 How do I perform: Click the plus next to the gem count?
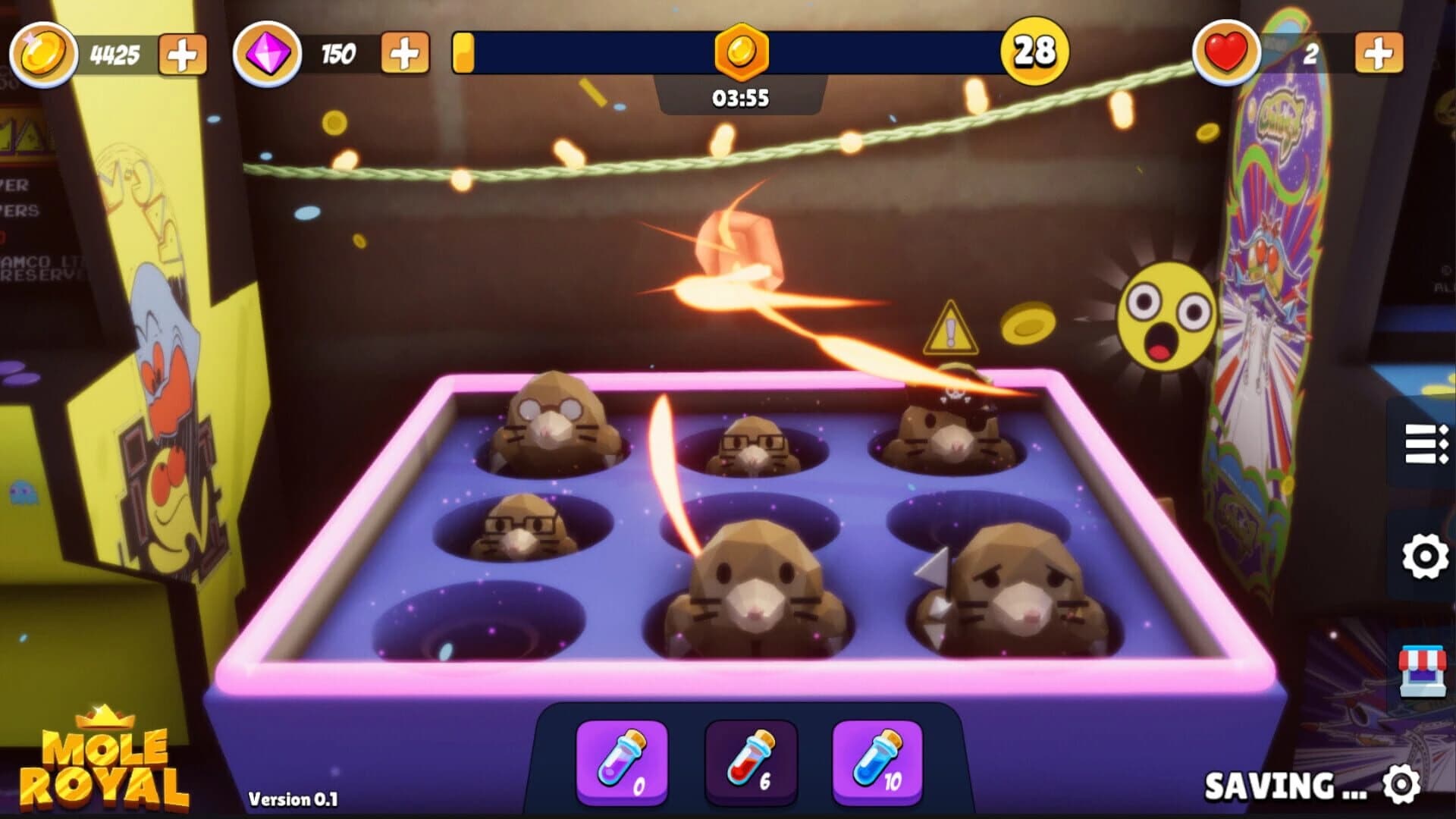(405, 53)
